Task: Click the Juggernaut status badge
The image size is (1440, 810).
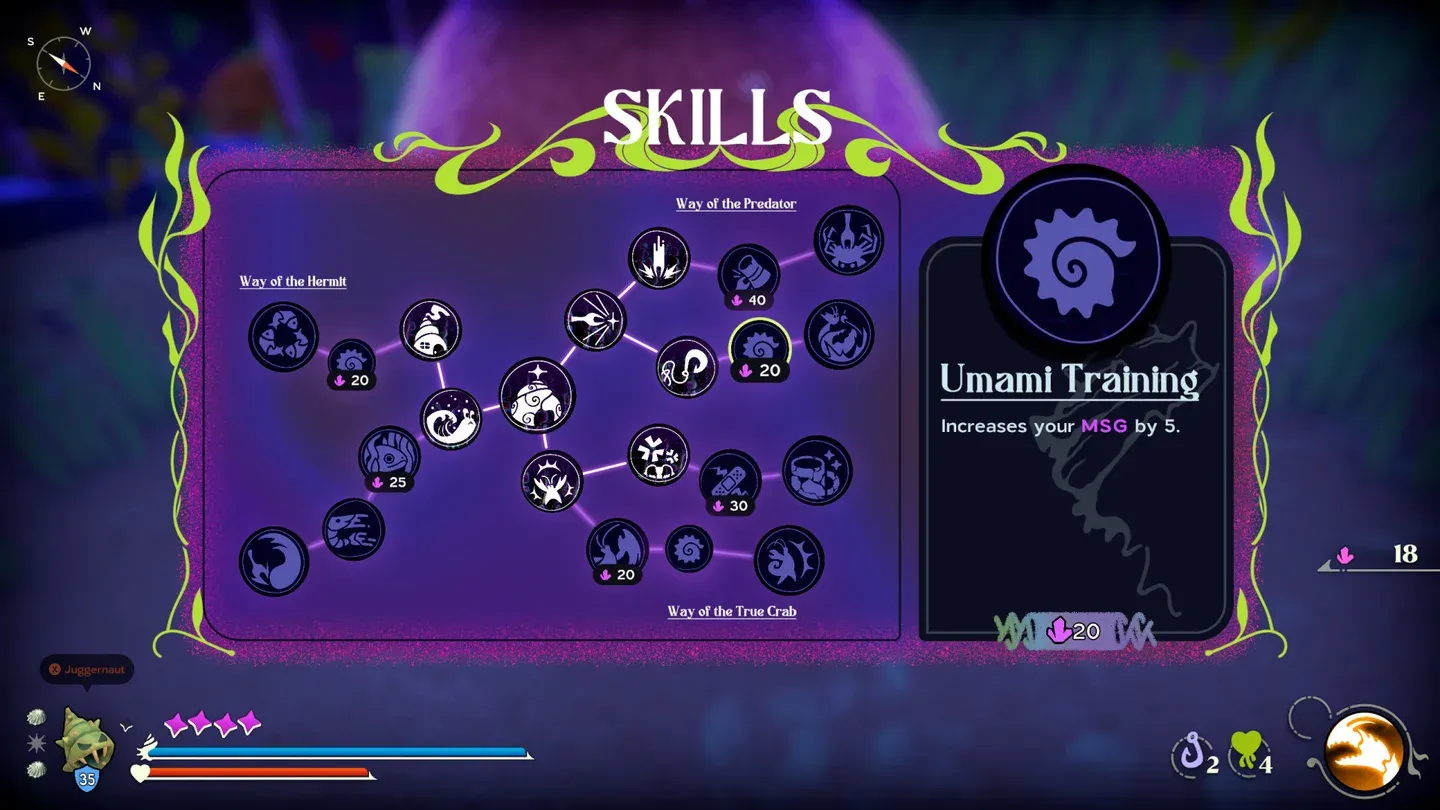Action: [x=86, y=670]
